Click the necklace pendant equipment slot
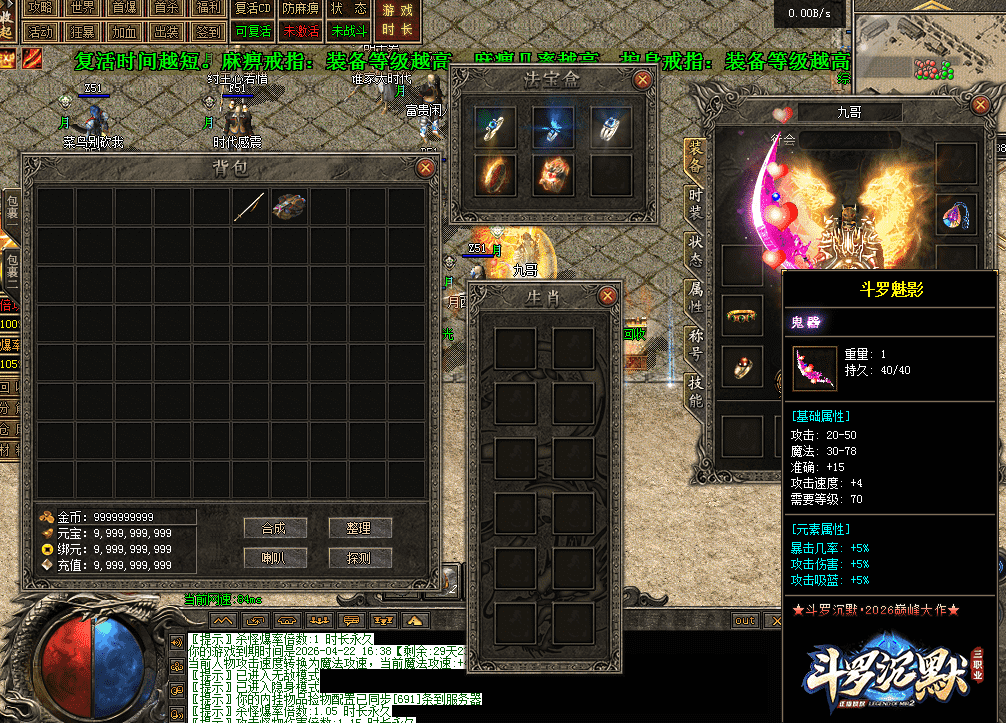Image resolution: width=1006 pixels, height=723 pixels. (x=955, y=214)
